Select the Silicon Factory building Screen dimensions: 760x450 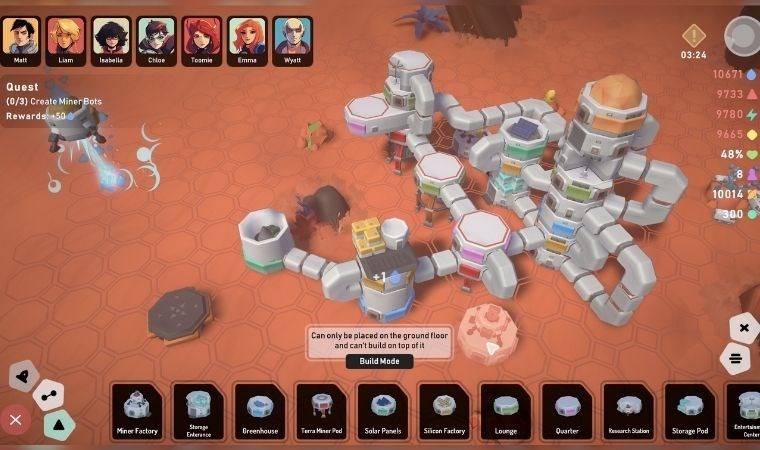click(444, 411)
